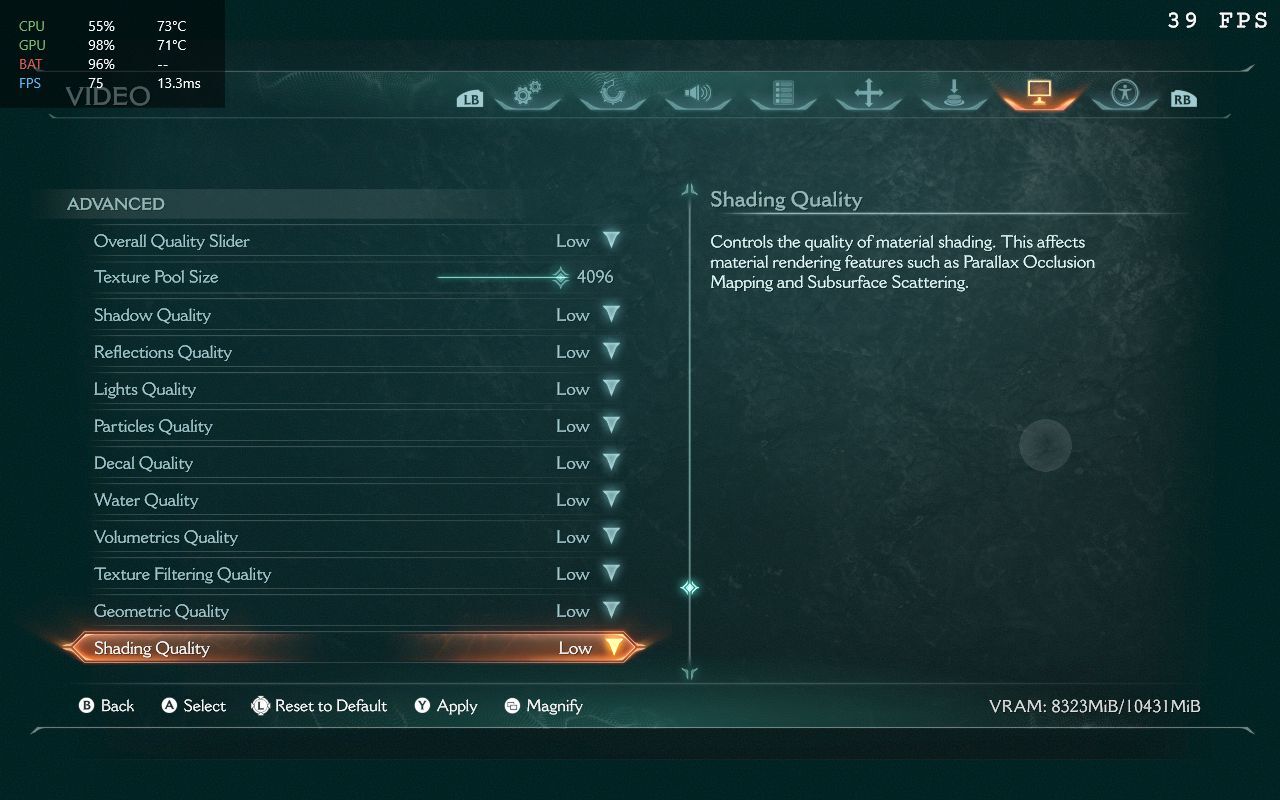
Task: Open the joystick controller settings tab
Action: 953,94
